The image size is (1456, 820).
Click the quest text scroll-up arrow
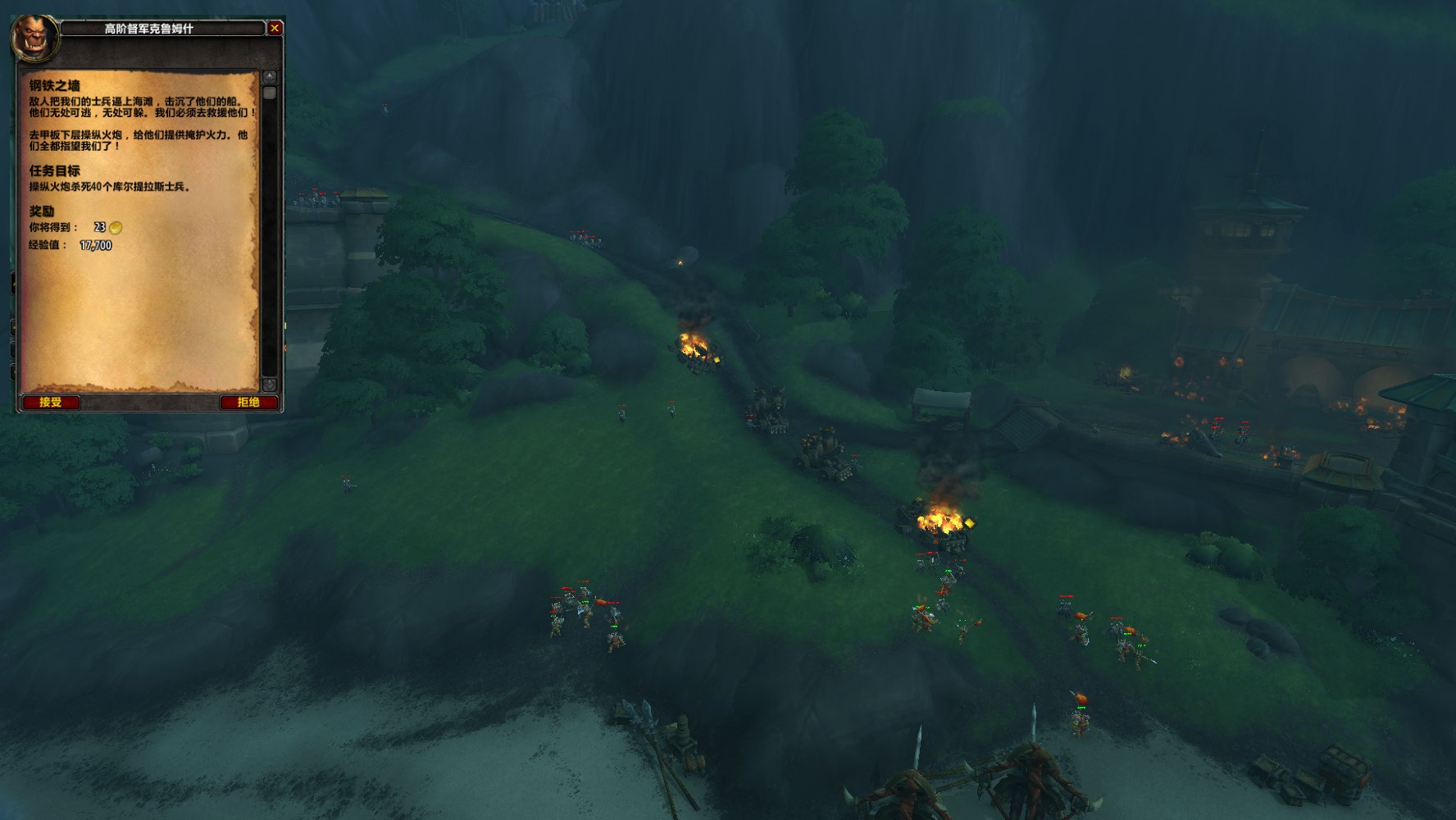(270, 76)
